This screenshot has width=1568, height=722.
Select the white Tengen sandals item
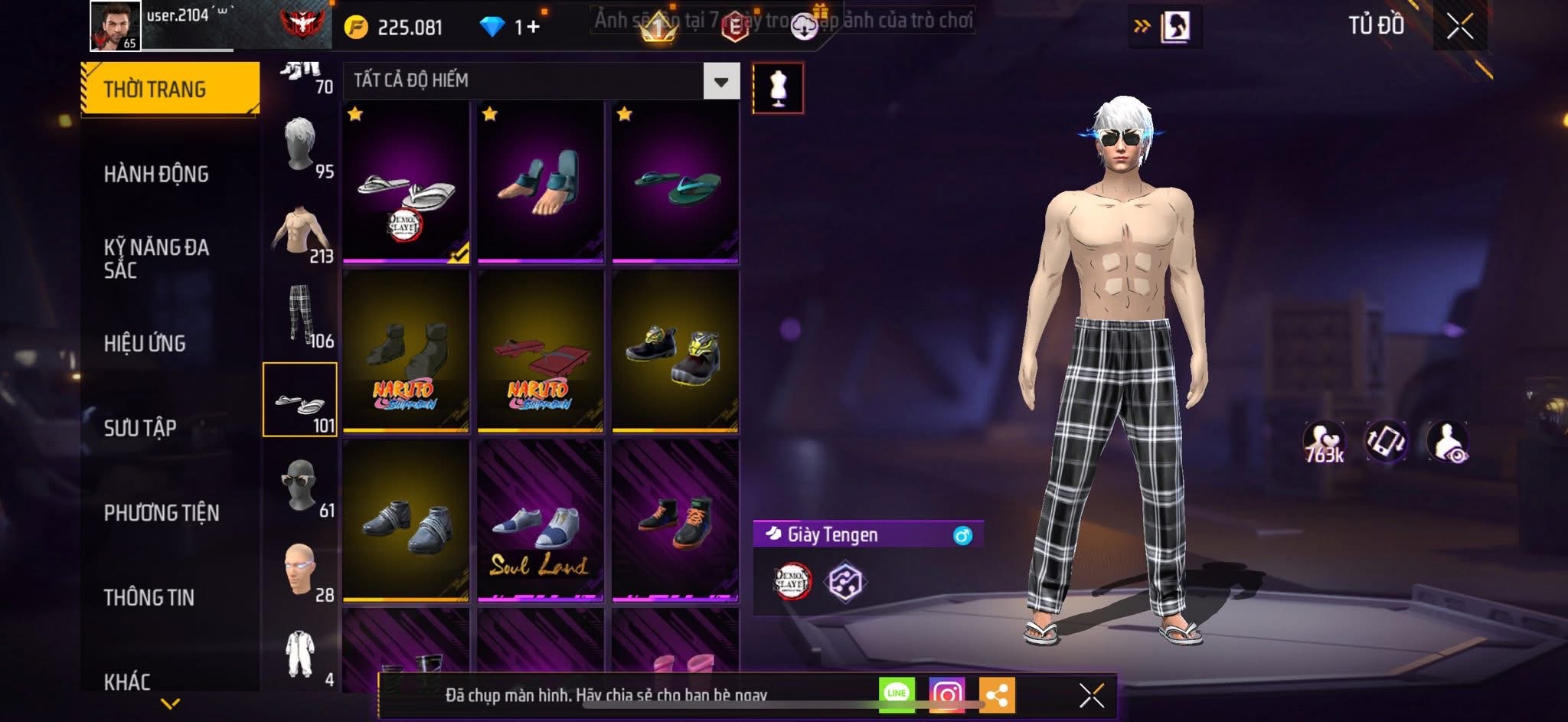pyautogui.click(x=406, y=182)
